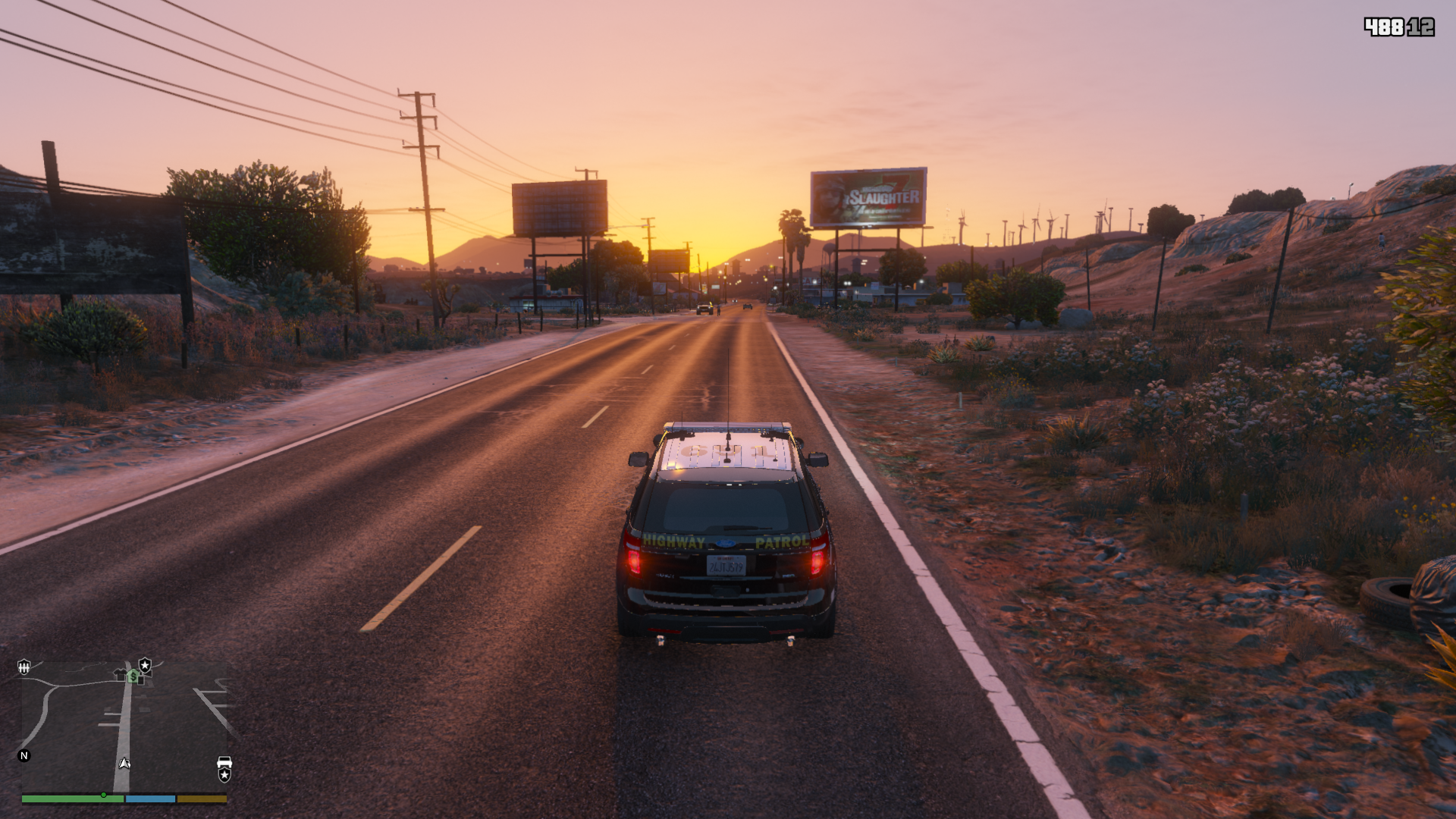Click the player arrow on the minimap

point(124,763)
